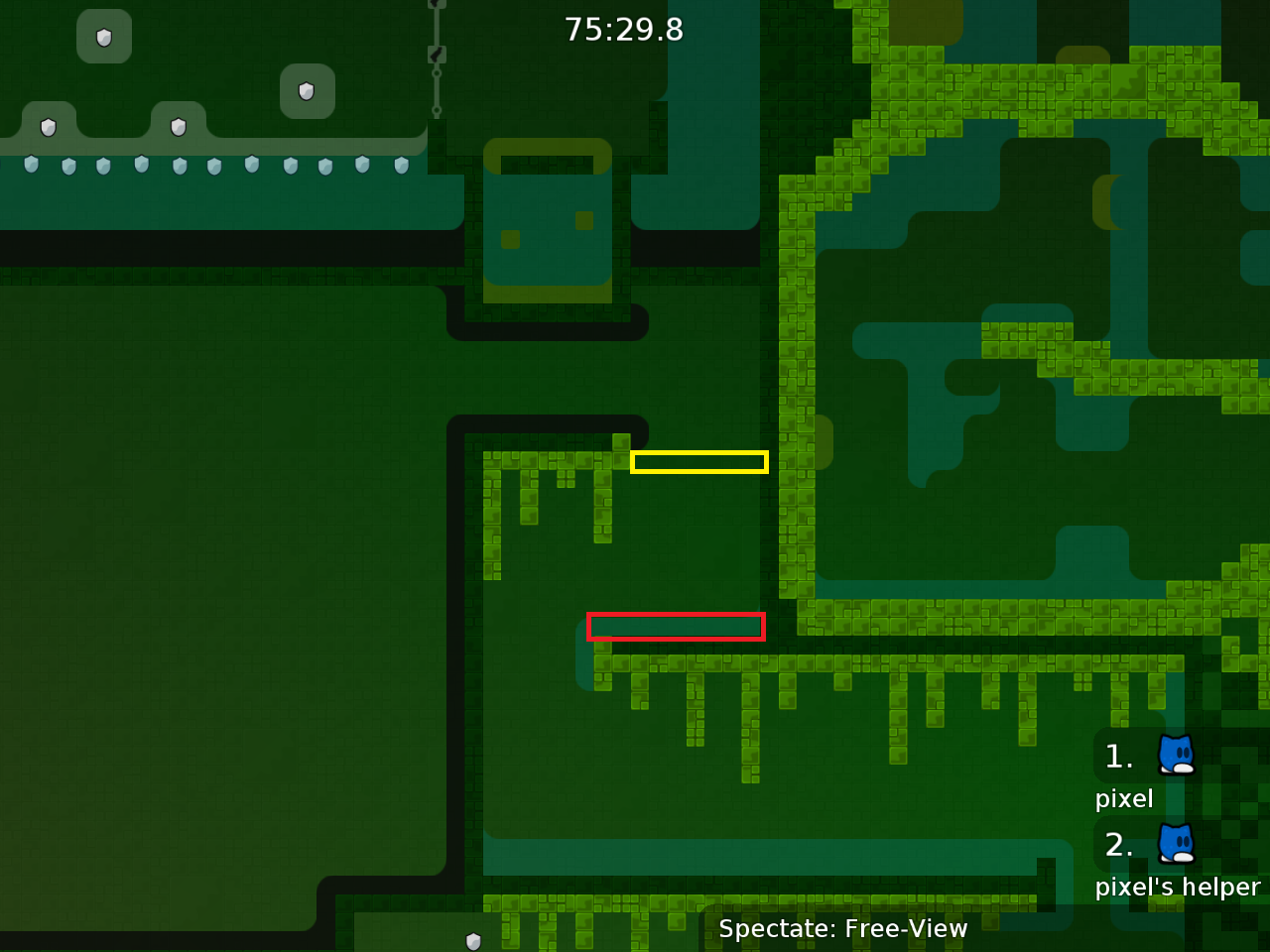The height and width of the screenshot is (952, 1270).
Task: Click the race timer showing 75:29.8
Action: (x=624, y=30)
